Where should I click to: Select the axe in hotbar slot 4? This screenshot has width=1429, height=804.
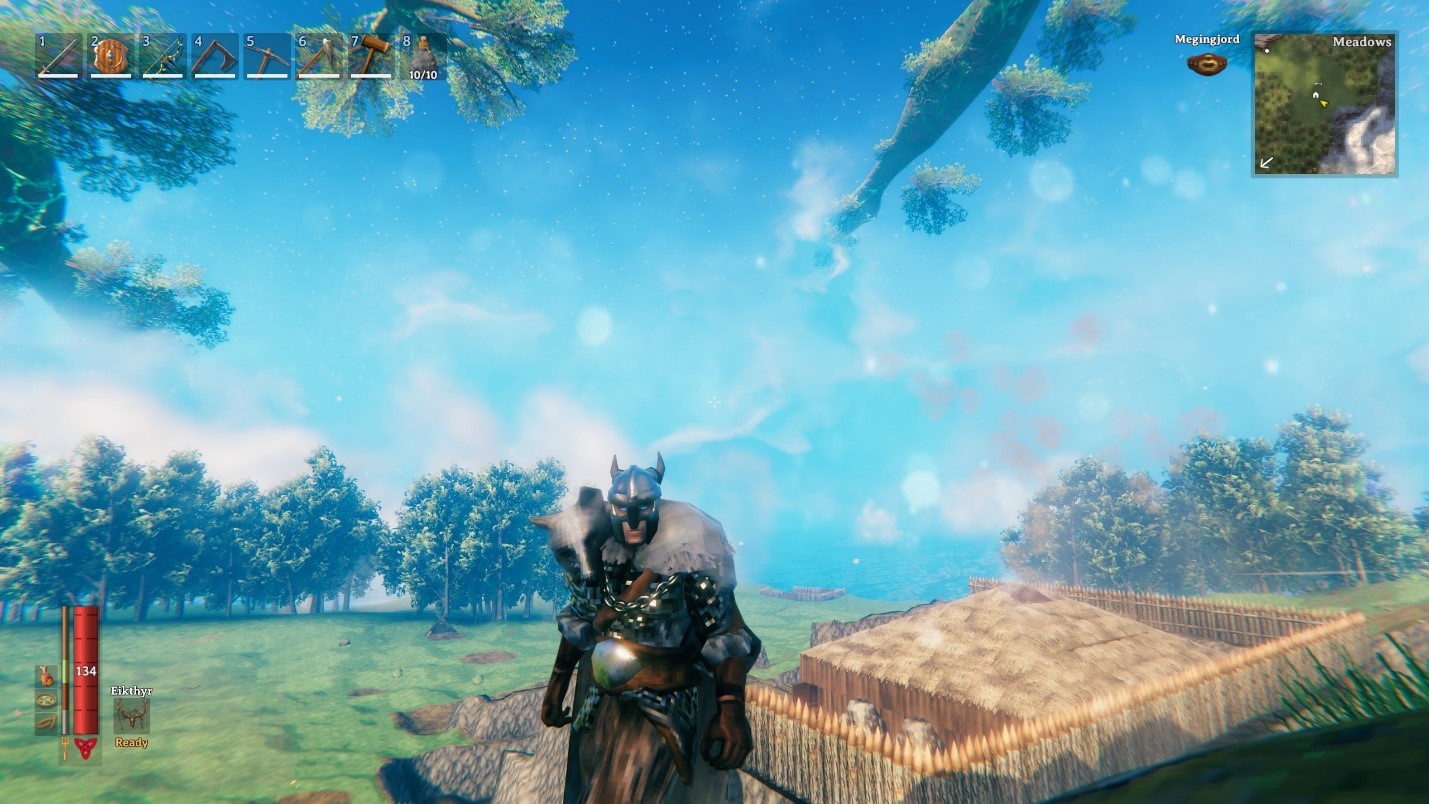pyautogui.click(x=214, y=57)
